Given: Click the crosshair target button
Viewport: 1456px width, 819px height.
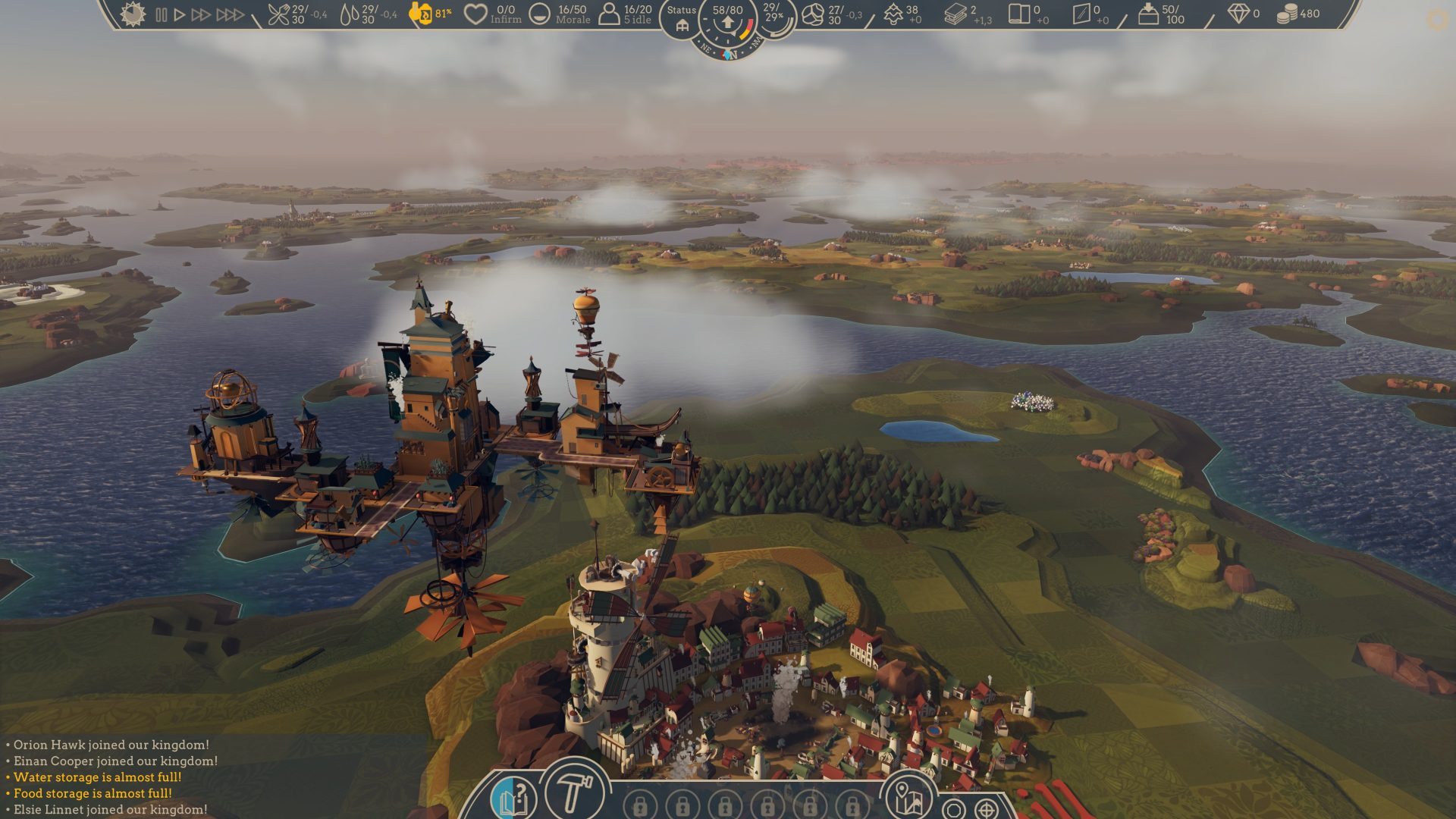Looking at the screenshot, I should click(x=986, y=809).
